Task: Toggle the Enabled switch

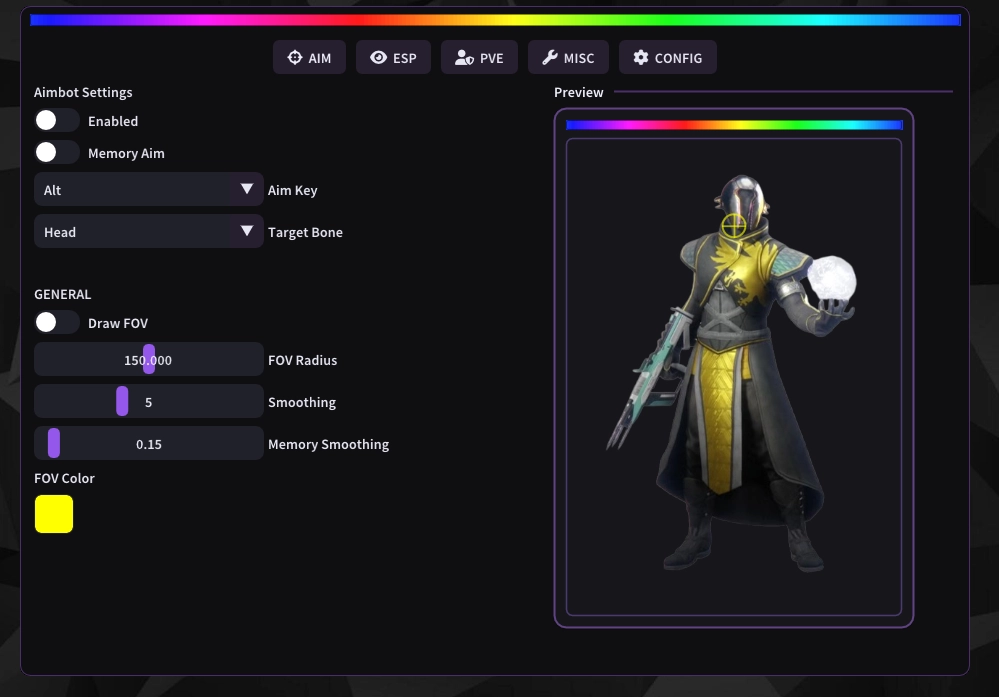Action: (x=57, y=121)
